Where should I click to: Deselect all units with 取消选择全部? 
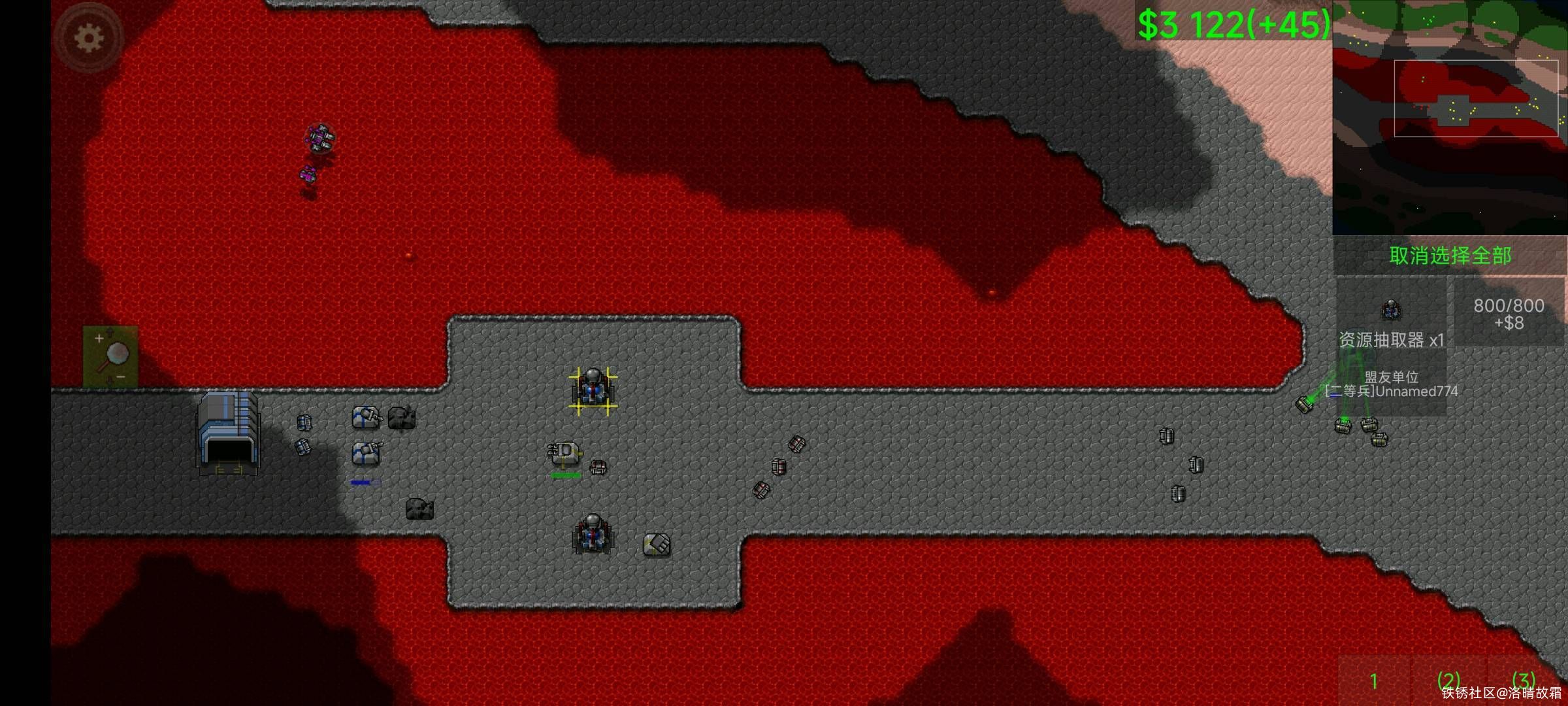[x=1449, y=256]
